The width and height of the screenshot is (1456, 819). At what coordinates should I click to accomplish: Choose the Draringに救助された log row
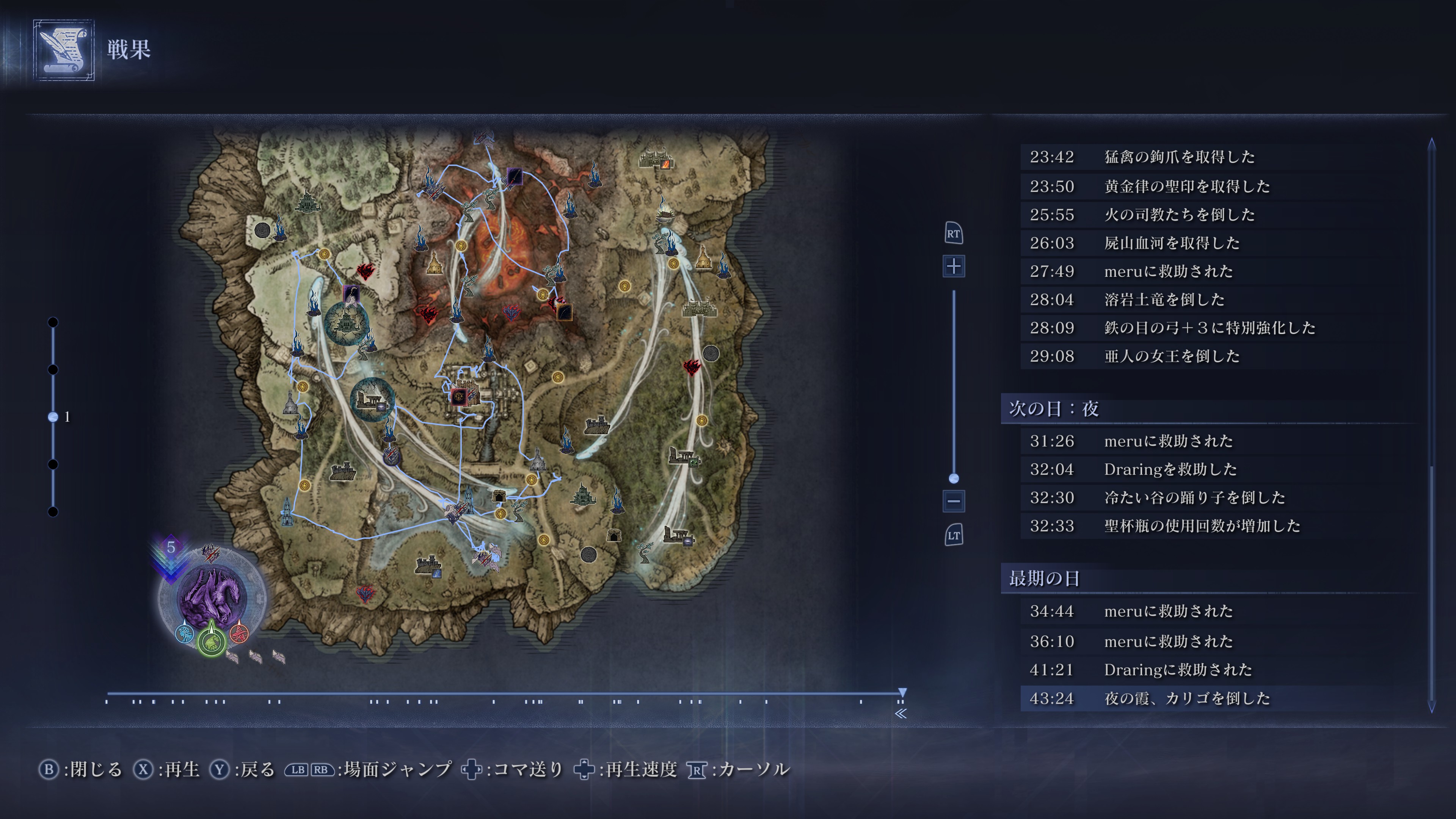(1178, 670)
